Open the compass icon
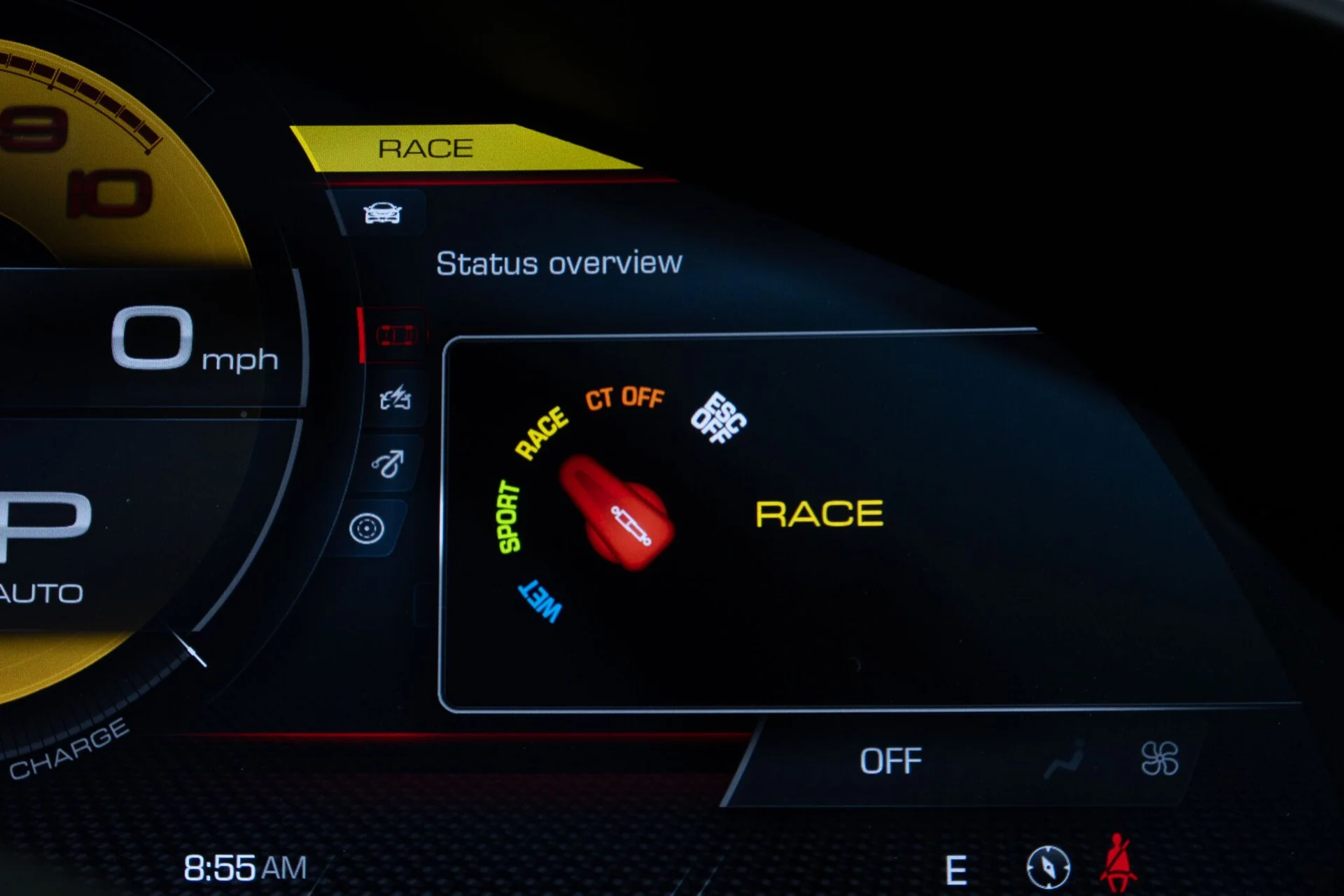Screen dimensions: 1344x896 1048,867
